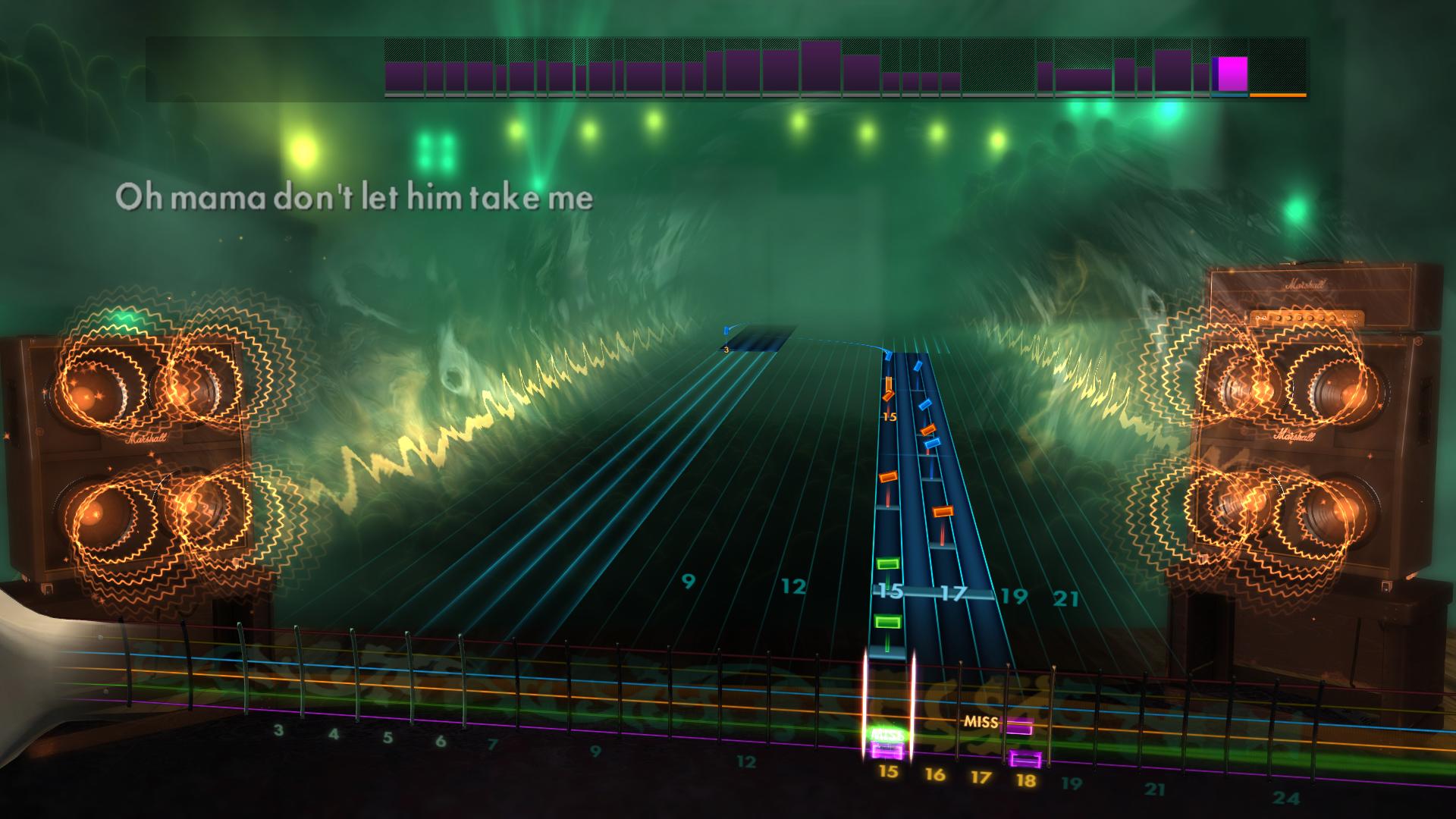Click the fret 21 label on the highway
Image resolution: width=1456 pixels, height=819 pixels.
[1065, 596]
